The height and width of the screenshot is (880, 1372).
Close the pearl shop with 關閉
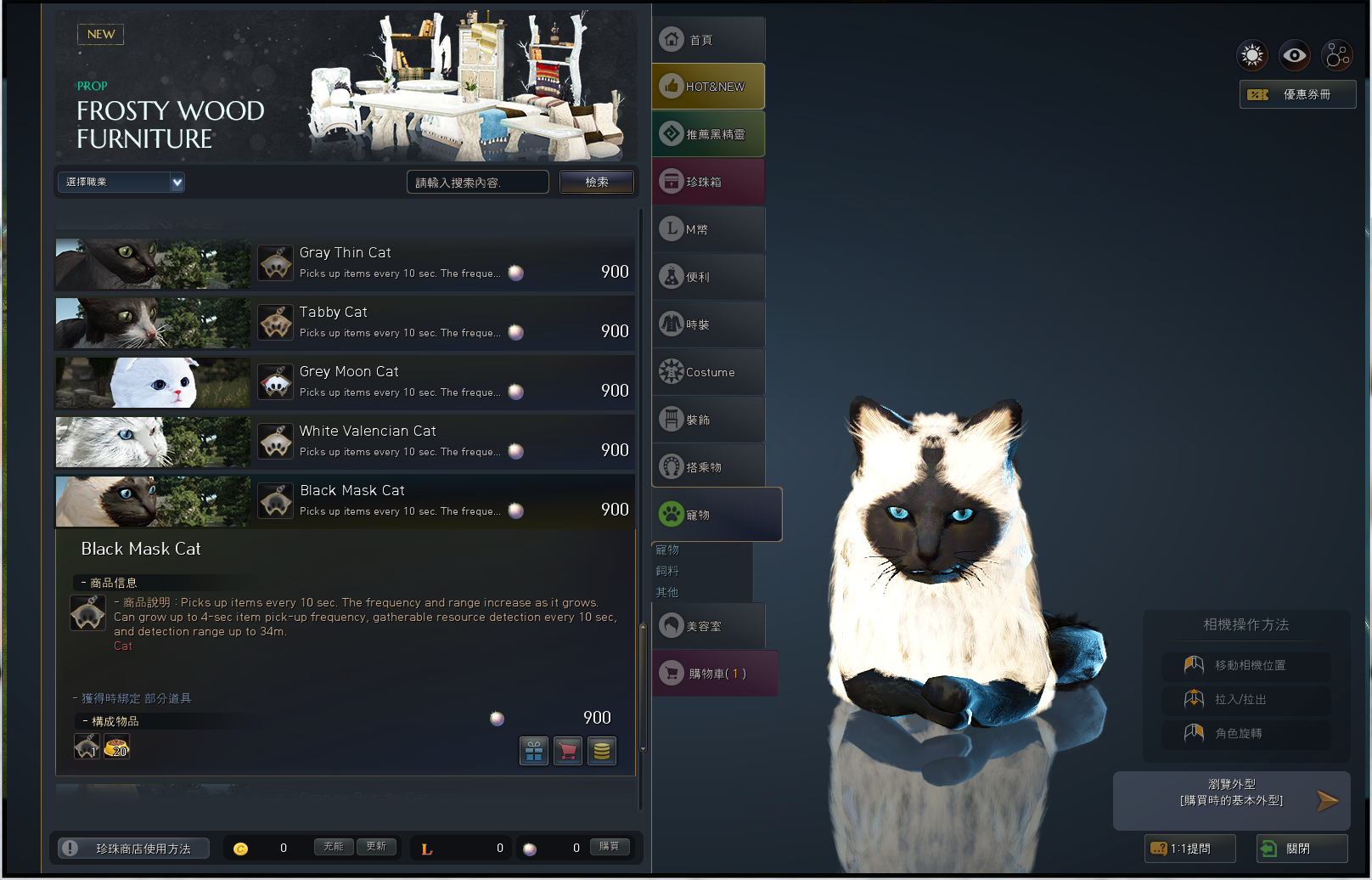pos(1302,849)
